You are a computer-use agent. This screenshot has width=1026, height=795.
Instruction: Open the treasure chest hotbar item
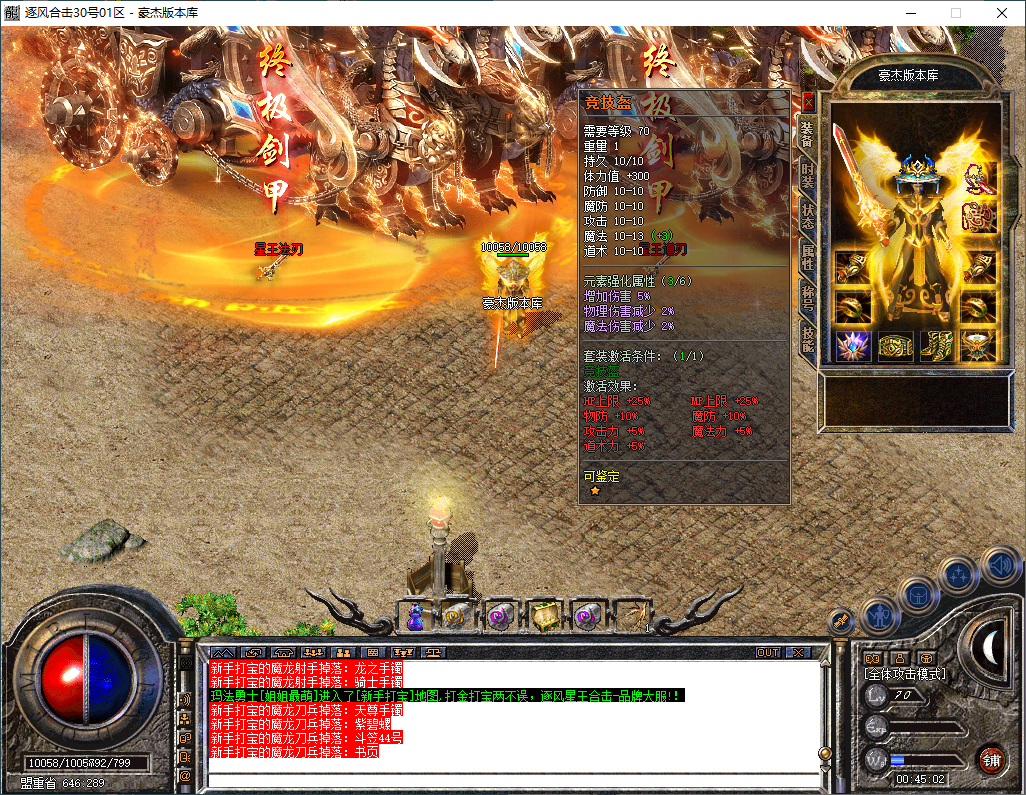tap(543, 617)
